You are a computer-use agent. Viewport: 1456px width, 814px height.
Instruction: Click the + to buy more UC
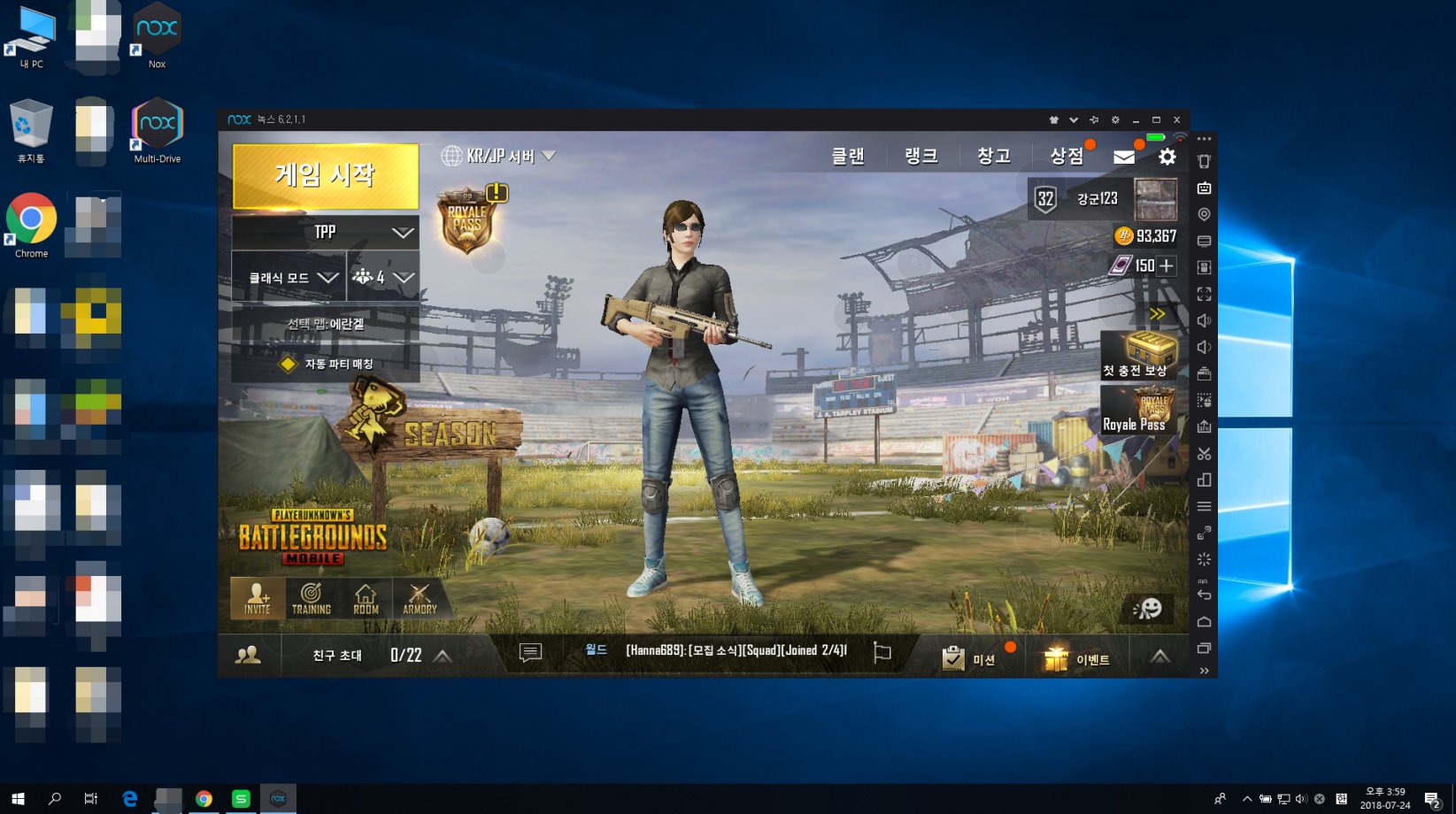point(1167,265)
